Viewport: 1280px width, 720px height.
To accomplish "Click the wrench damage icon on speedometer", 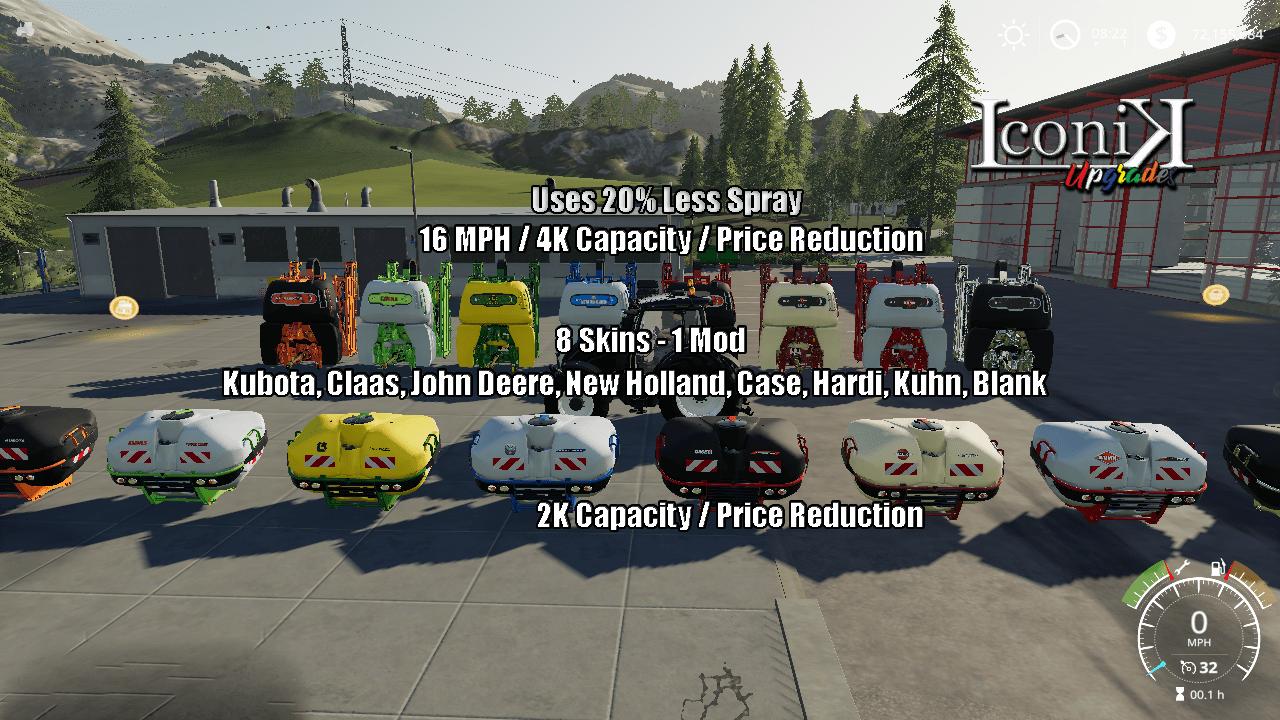I will (1181, 569).
